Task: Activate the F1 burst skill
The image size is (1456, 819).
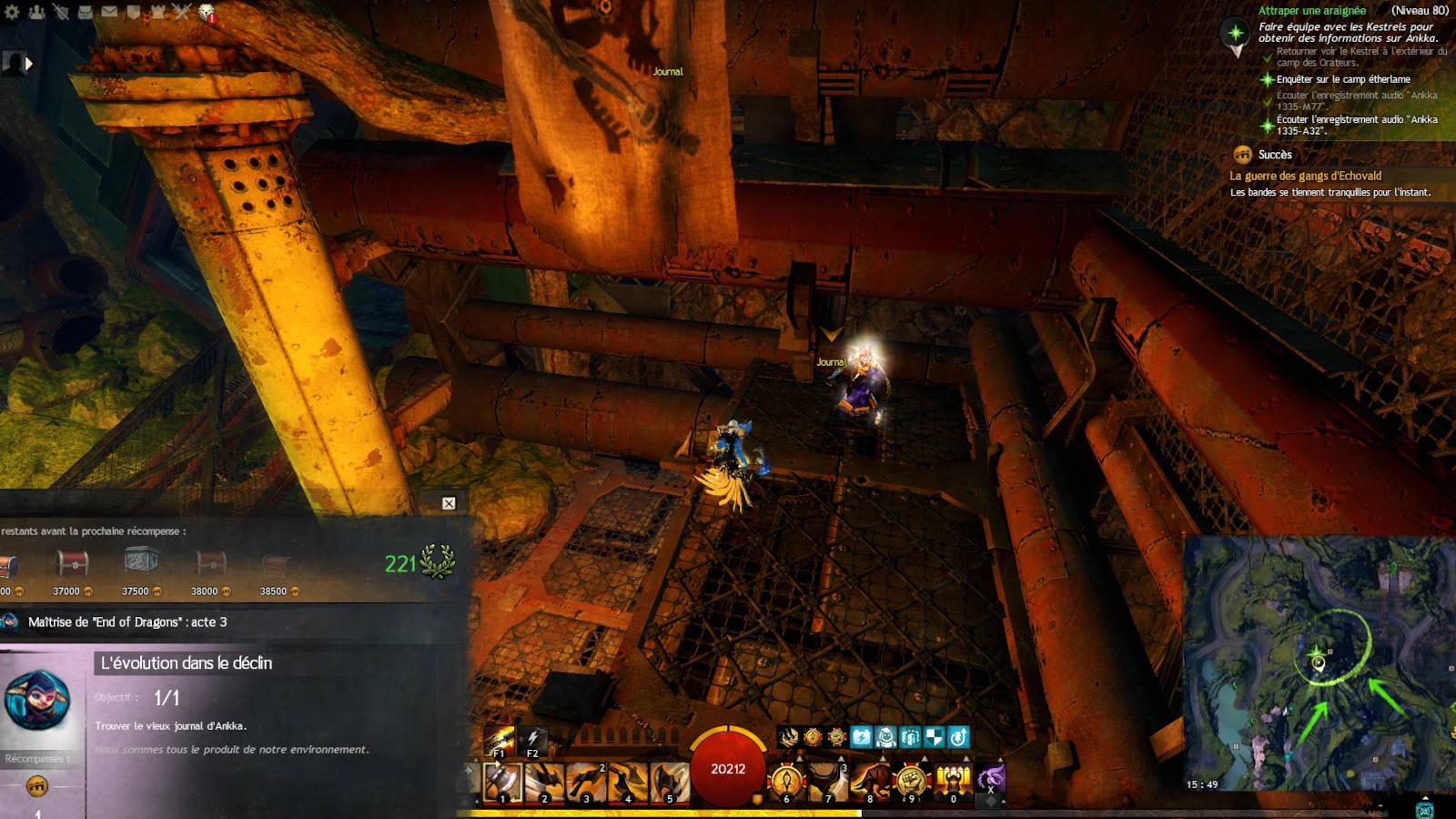Action: pyautogui.click(x=500, y=741)
